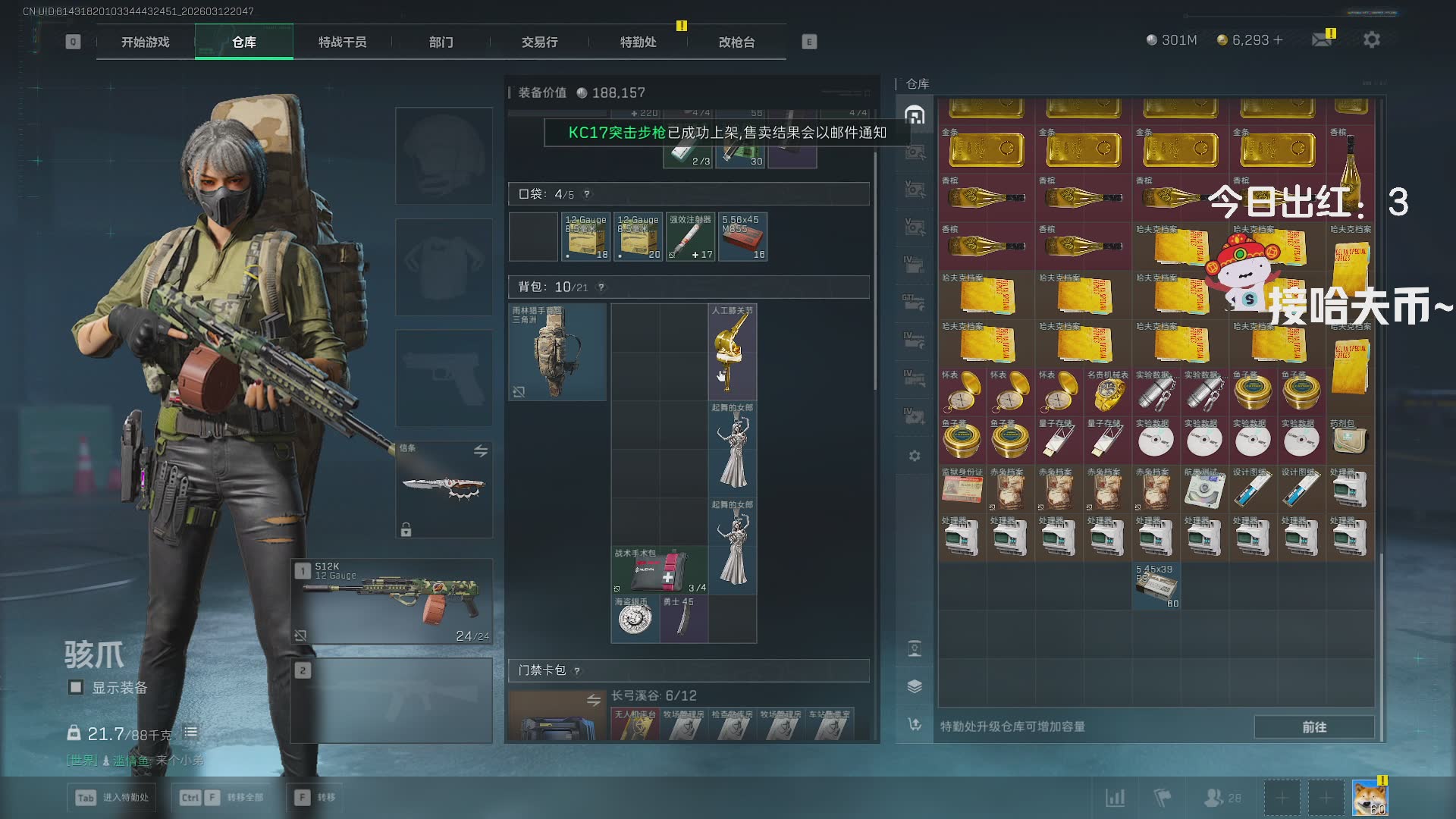Go to the 部门 tab
The image size is (1456, 819).
tap(441, 42)
